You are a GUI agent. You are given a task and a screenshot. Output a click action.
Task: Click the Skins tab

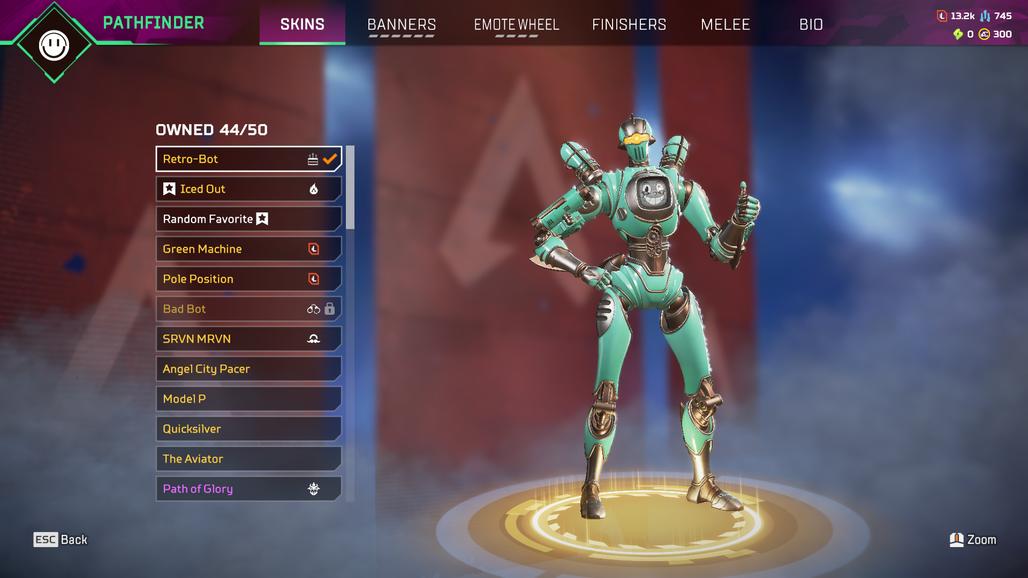click(x=302, y=24)
